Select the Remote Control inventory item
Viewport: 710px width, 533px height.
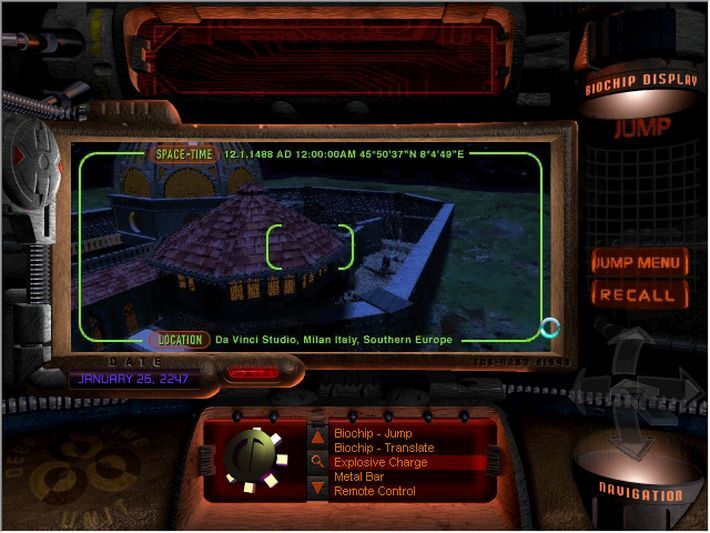(374, 491)
